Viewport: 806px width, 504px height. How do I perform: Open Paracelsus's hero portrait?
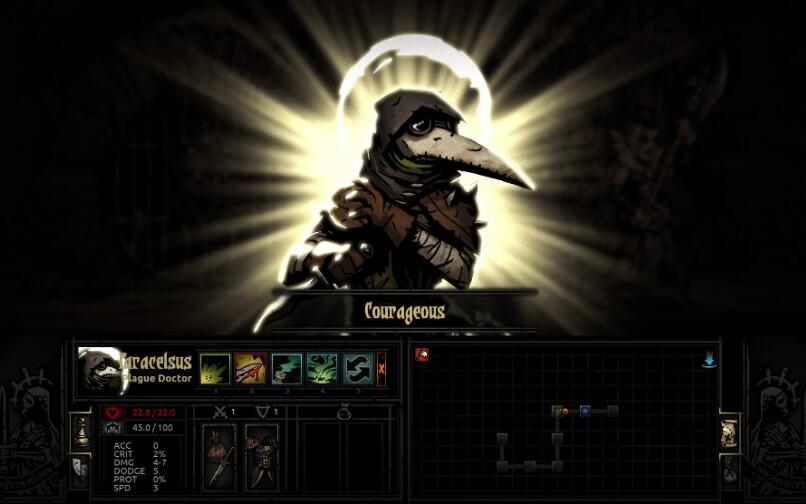coord(99,371)
